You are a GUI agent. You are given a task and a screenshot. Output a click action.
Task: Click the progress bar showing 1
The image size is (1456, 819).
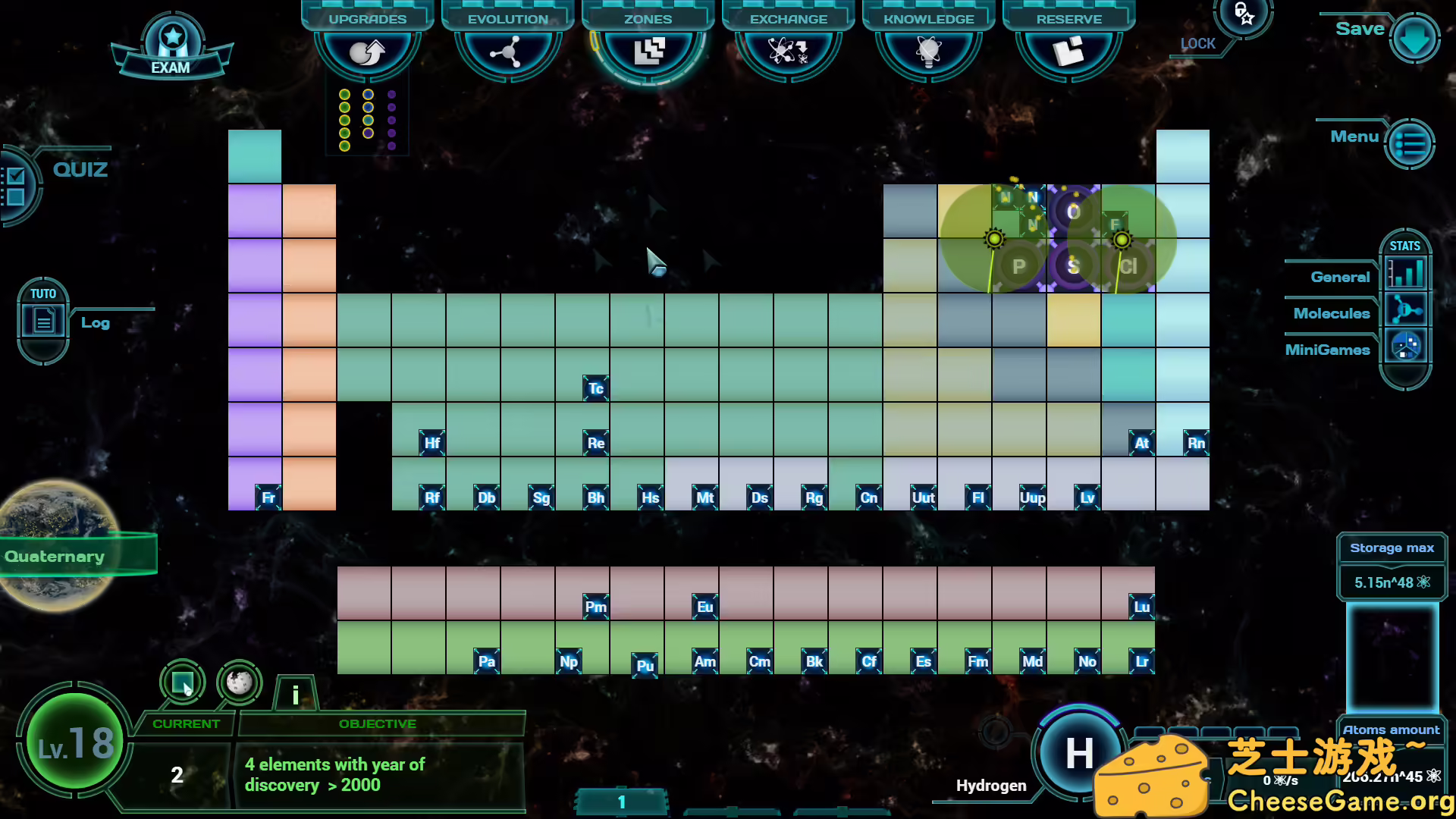[x=621, y=802]
